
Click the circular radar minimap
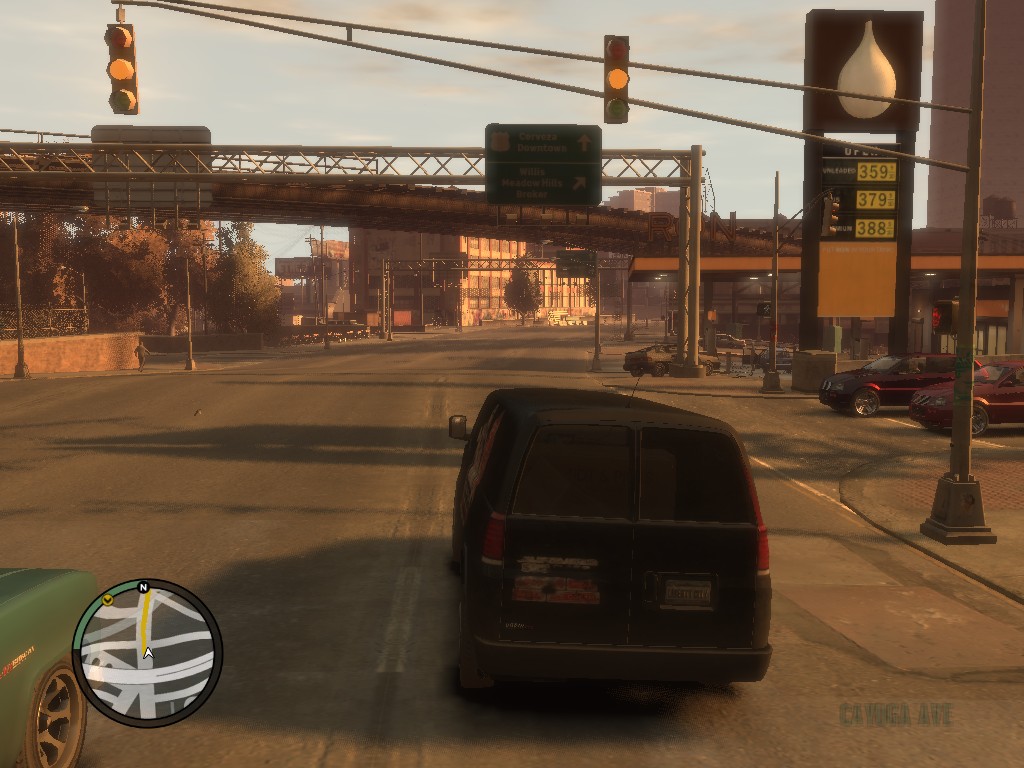click(147, 653)
